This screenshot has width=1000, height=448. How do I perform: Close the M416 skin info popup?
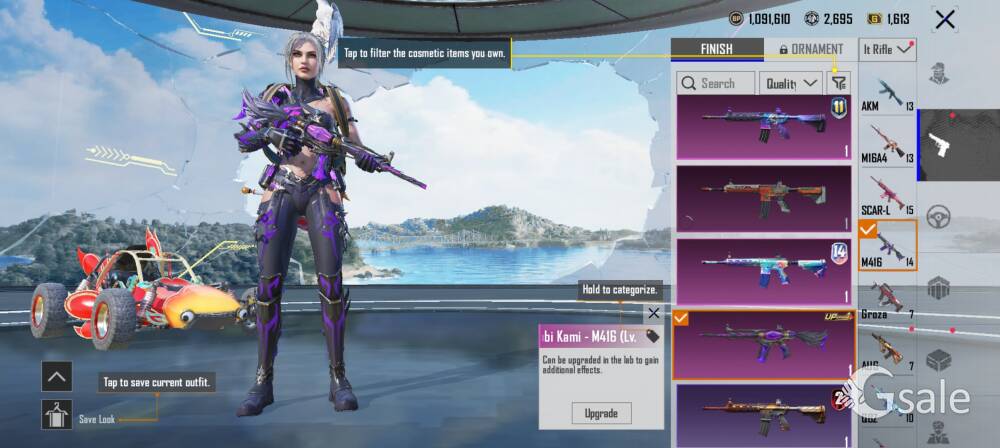[x=653, y=313]
